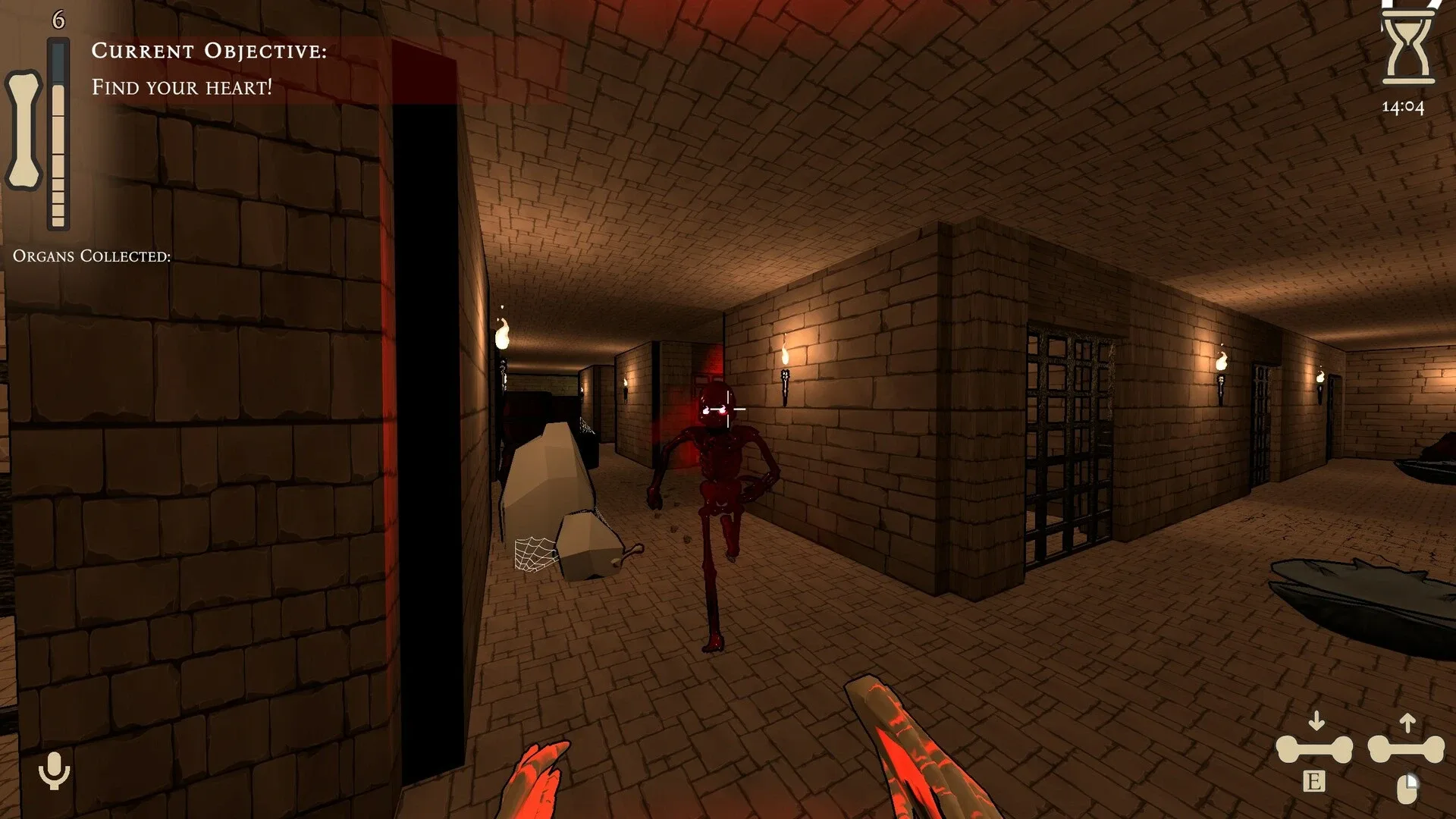Screen dimensions: 1456x819
Task: Select the Current Objective header
Action: [209, 52]
